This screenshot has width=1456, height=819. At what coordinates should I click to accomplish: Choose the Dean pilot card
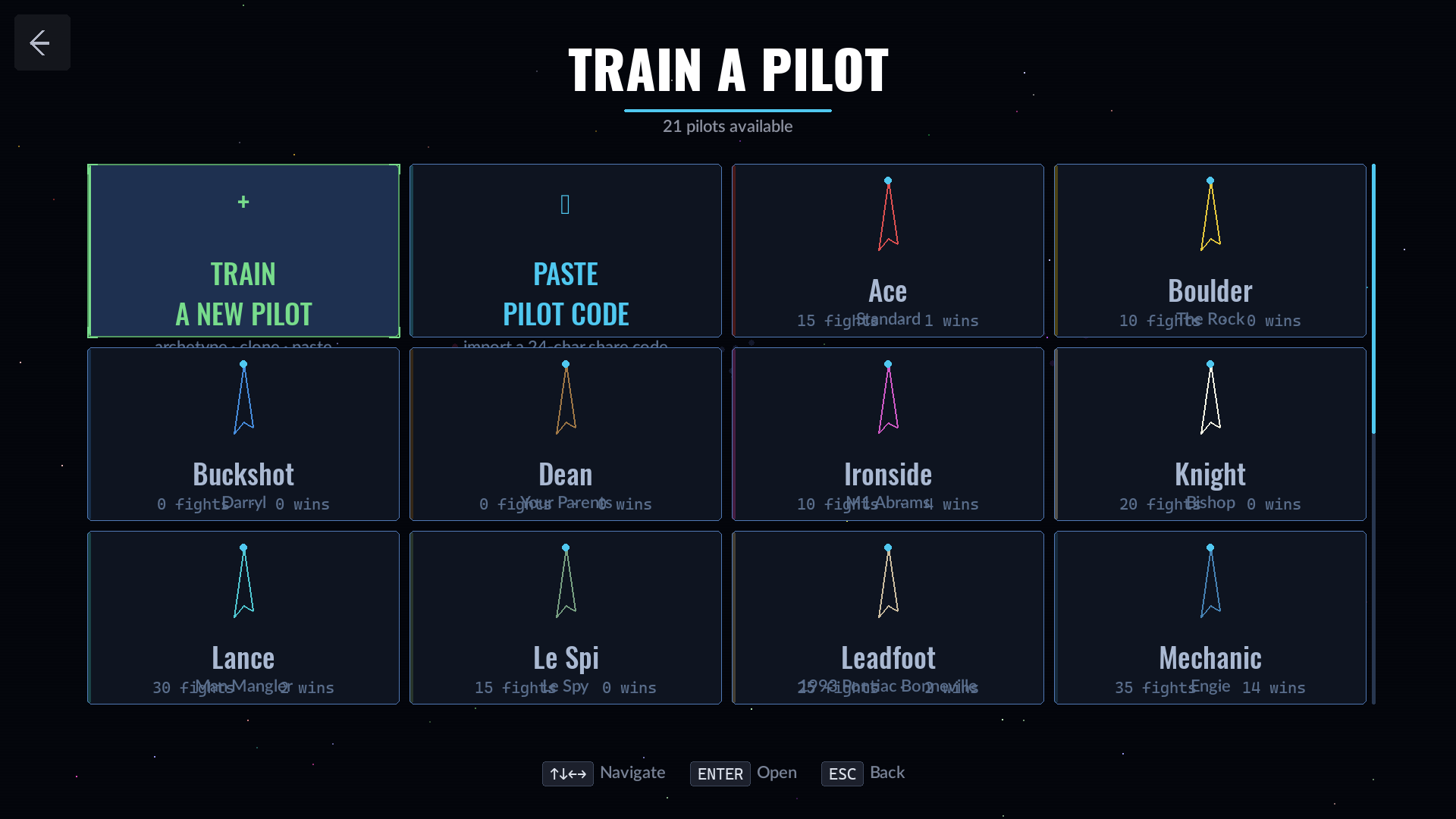click(x=565, y=435)
